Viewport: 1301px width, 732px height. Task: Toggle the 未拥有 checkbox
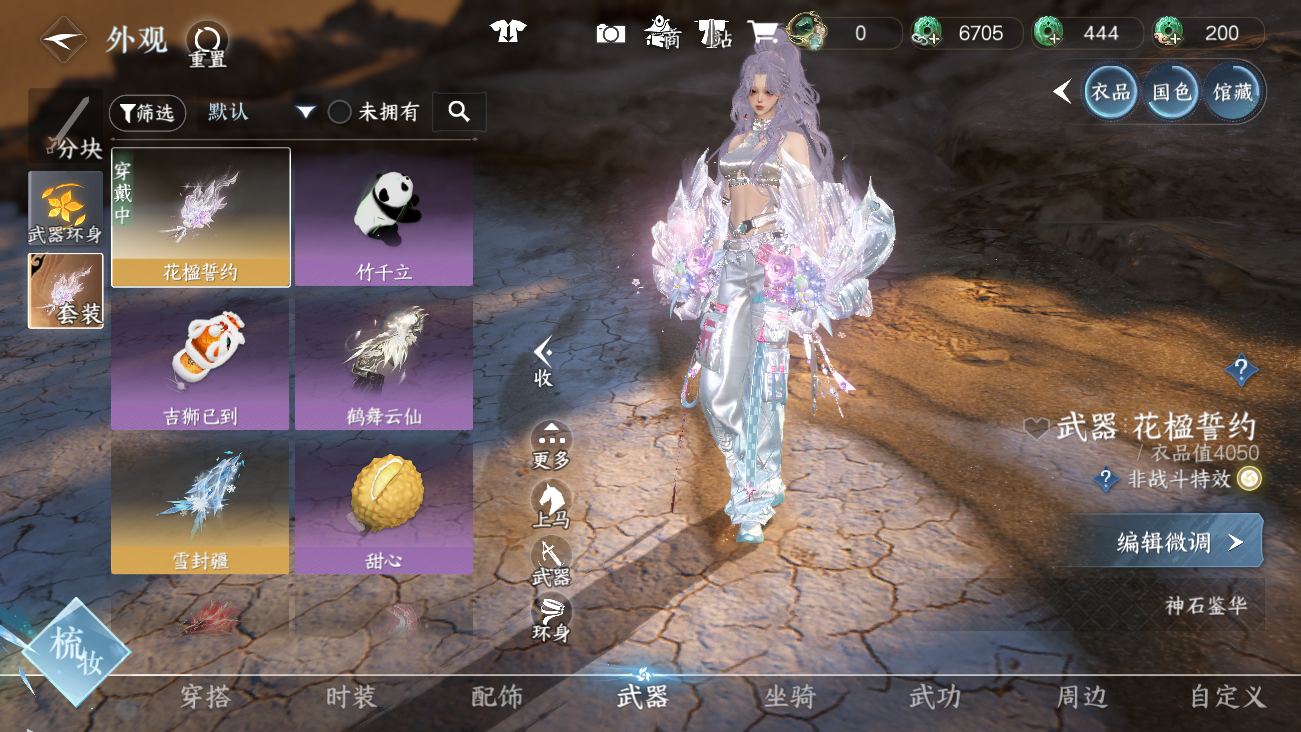point(340,112)
